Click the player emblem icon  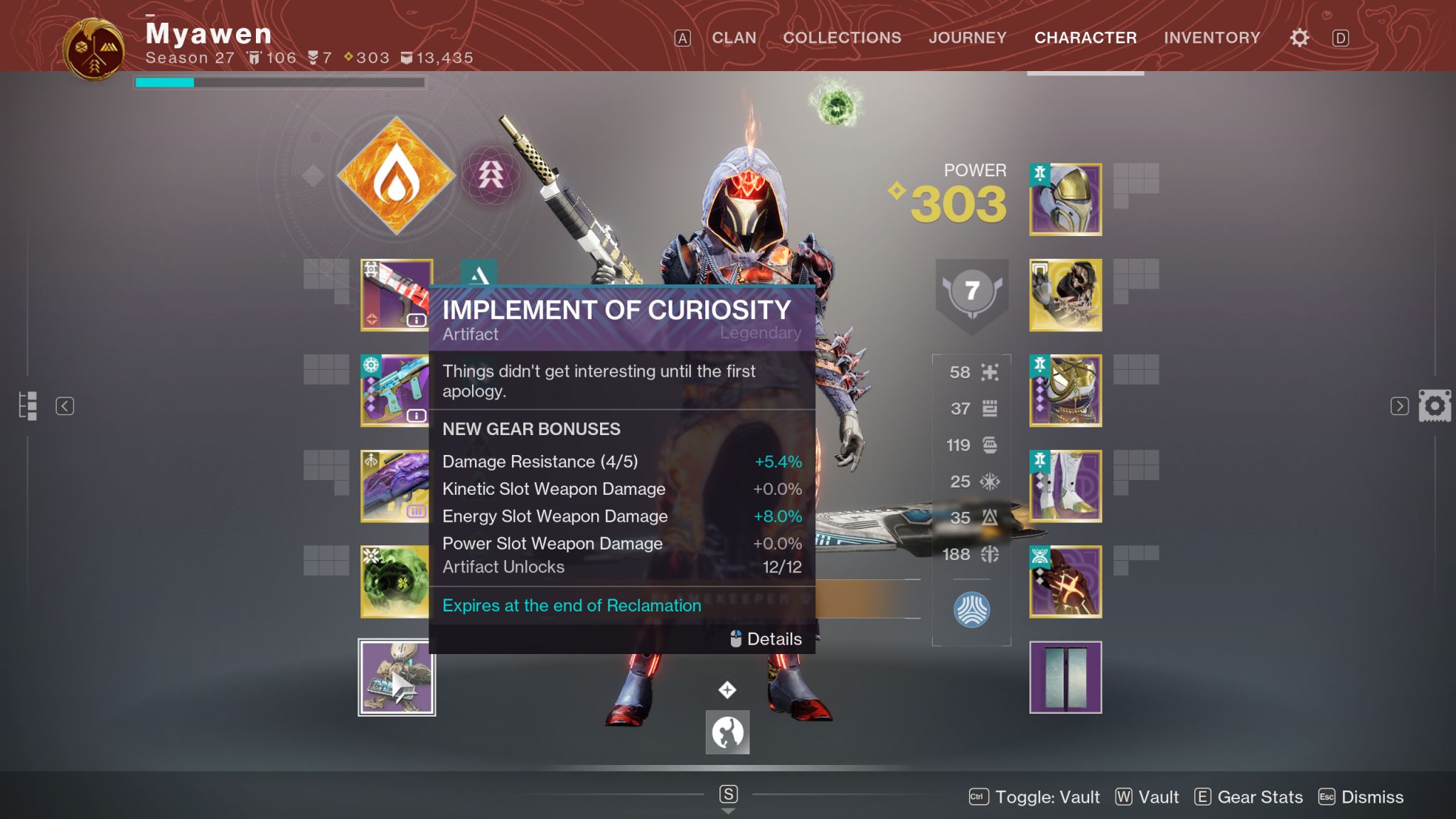click(x=93, y=50)
